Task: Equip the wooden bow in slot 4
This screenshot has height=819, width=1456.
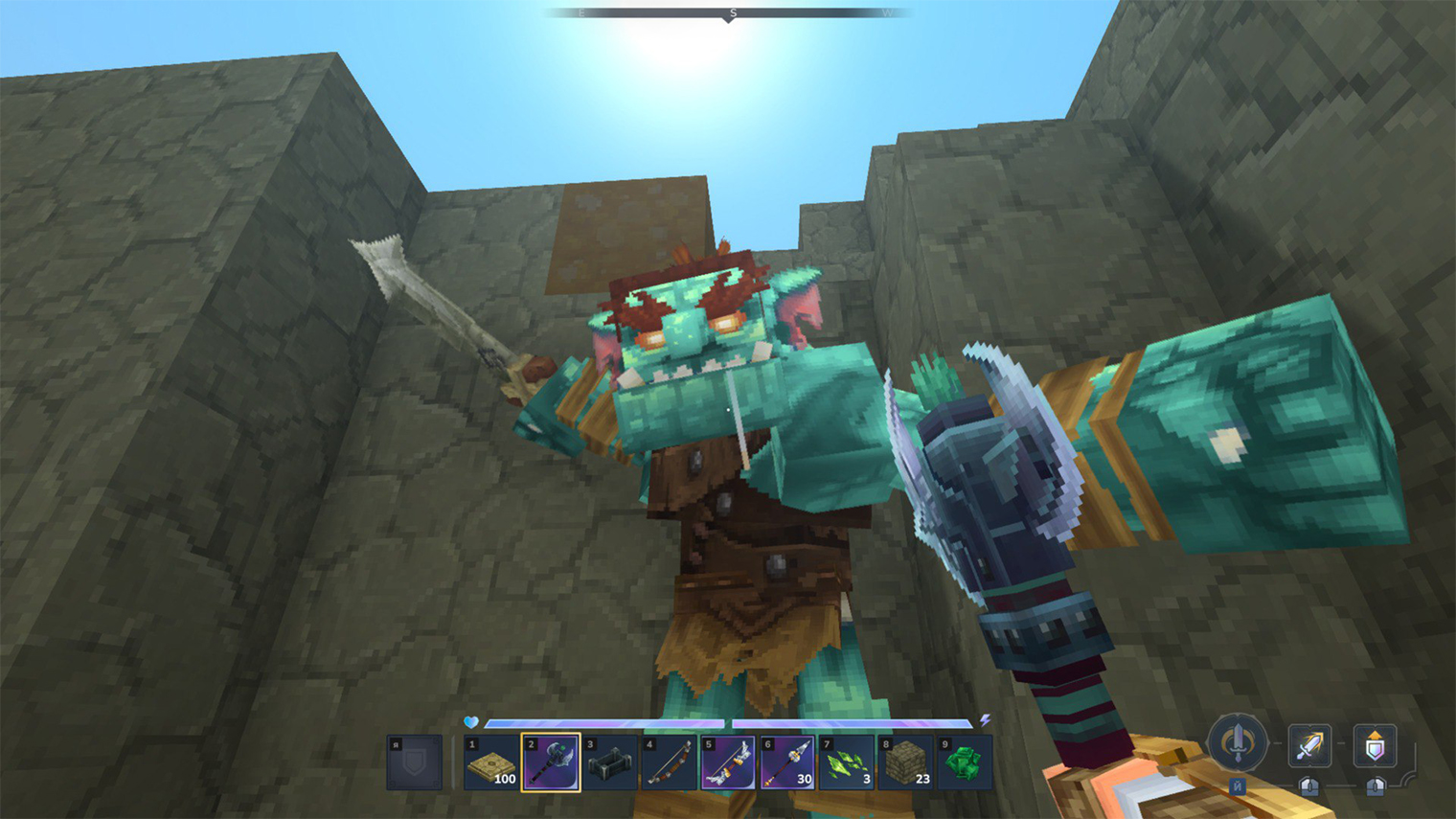Action: pyautogui.click(x=669, y=763)
